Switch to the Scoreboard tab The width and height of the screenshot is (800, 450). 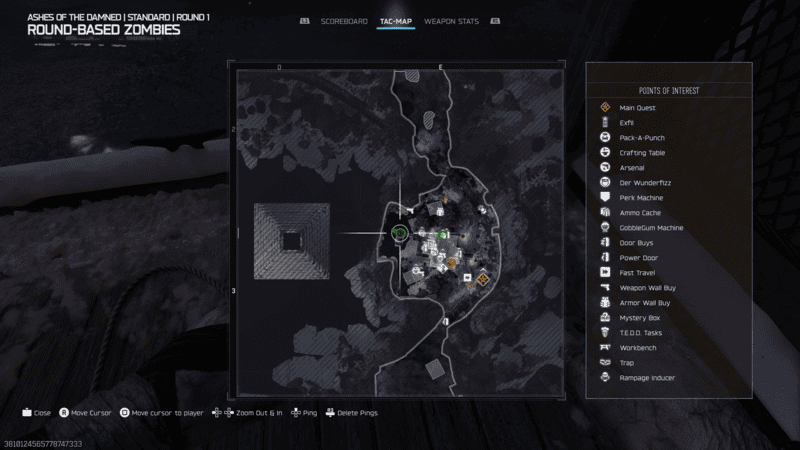tap(343, 21)
